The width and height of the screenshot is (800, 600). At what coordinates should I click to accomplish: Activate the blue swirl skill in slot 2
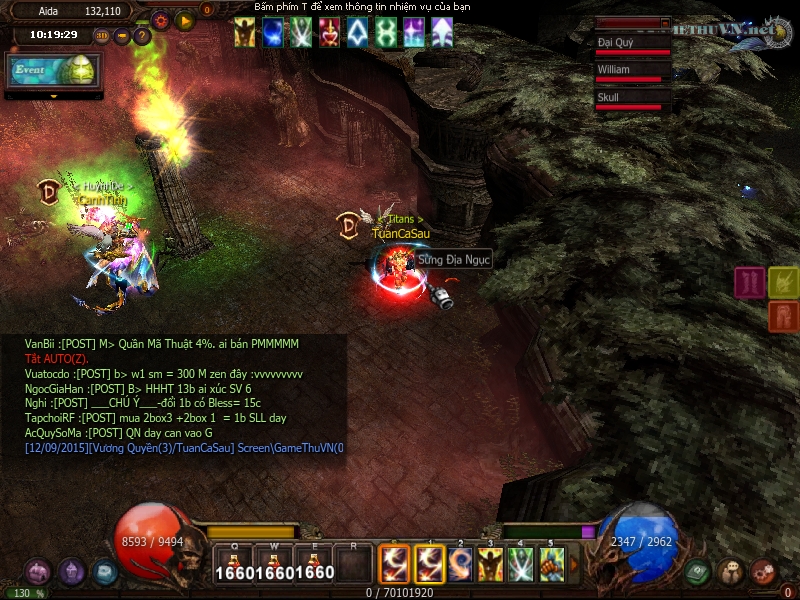pos(460,563)
